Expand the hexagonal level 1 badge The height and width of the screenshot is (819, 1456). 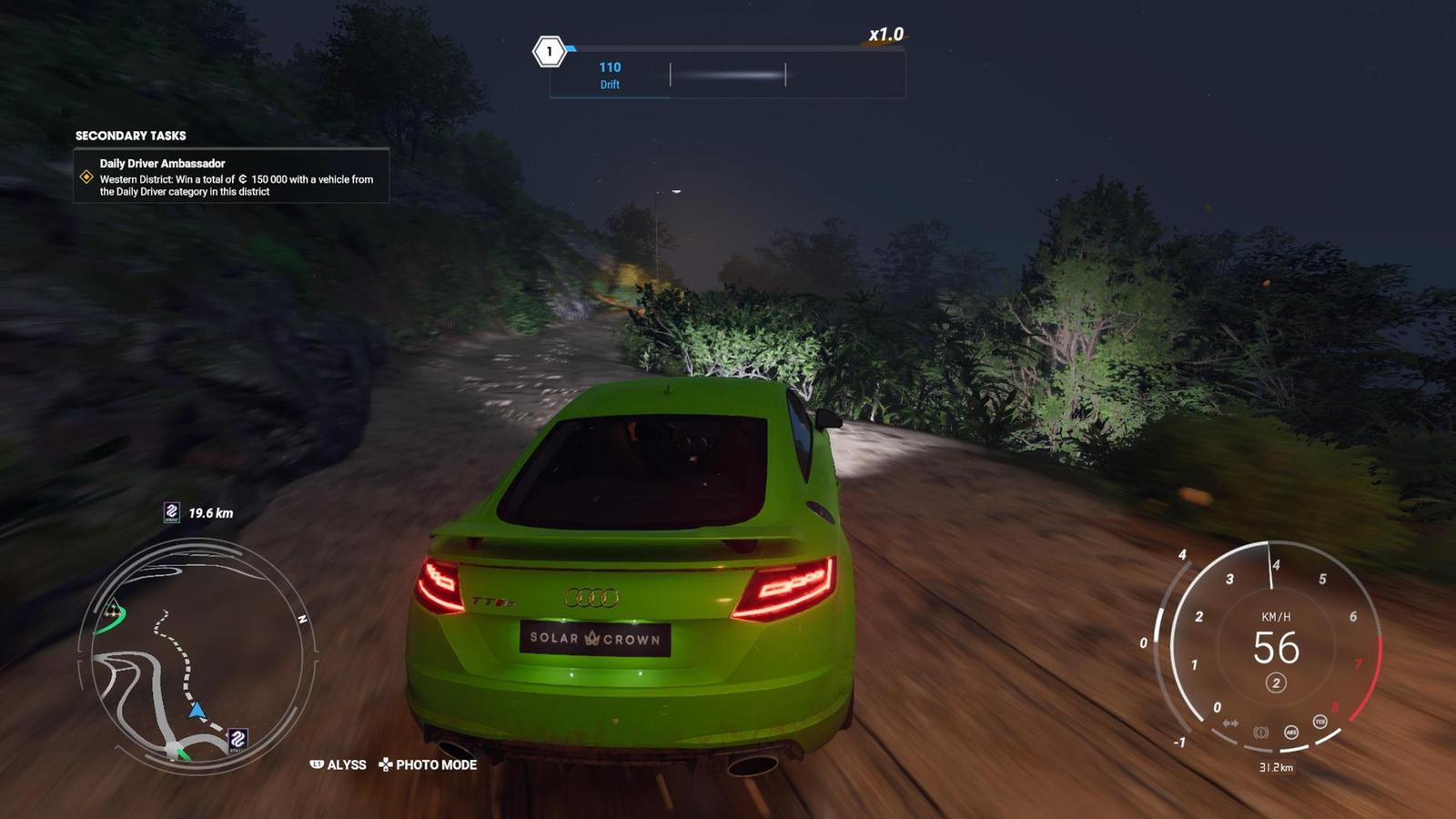550,52
